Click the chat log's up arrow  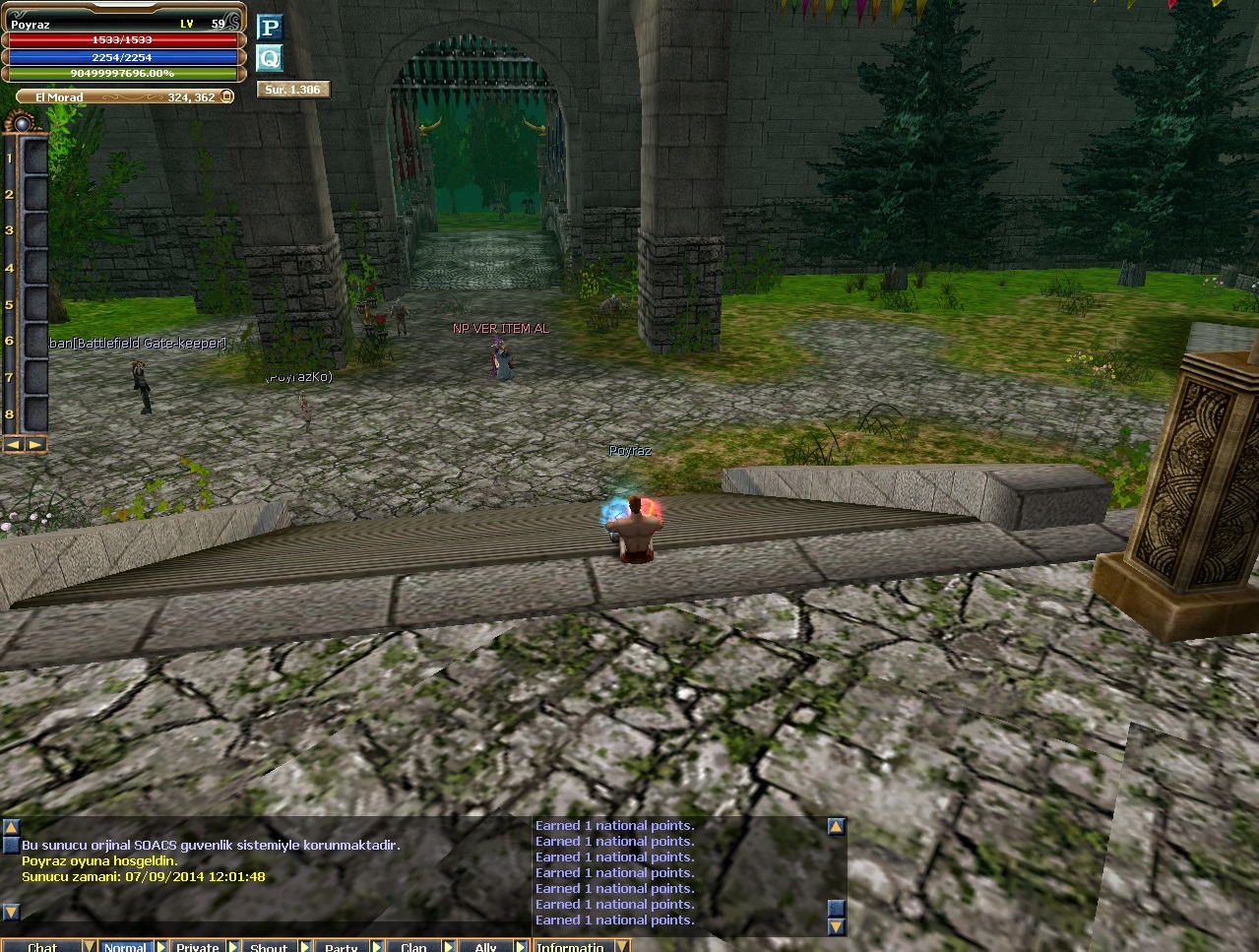coord(11,827)
